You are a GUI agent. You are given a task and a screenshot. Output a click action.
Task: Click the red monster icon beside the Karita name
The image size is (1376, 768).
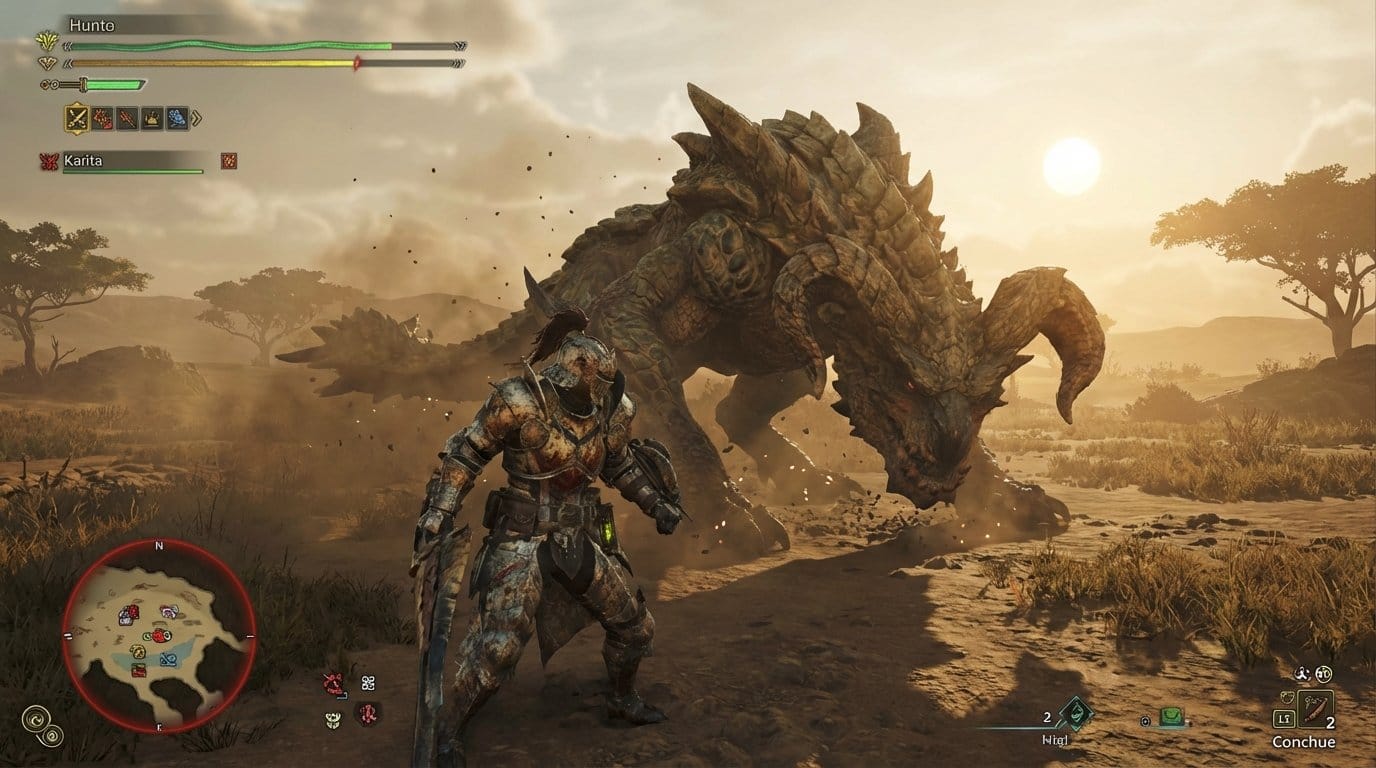click(x=49, y=159)
